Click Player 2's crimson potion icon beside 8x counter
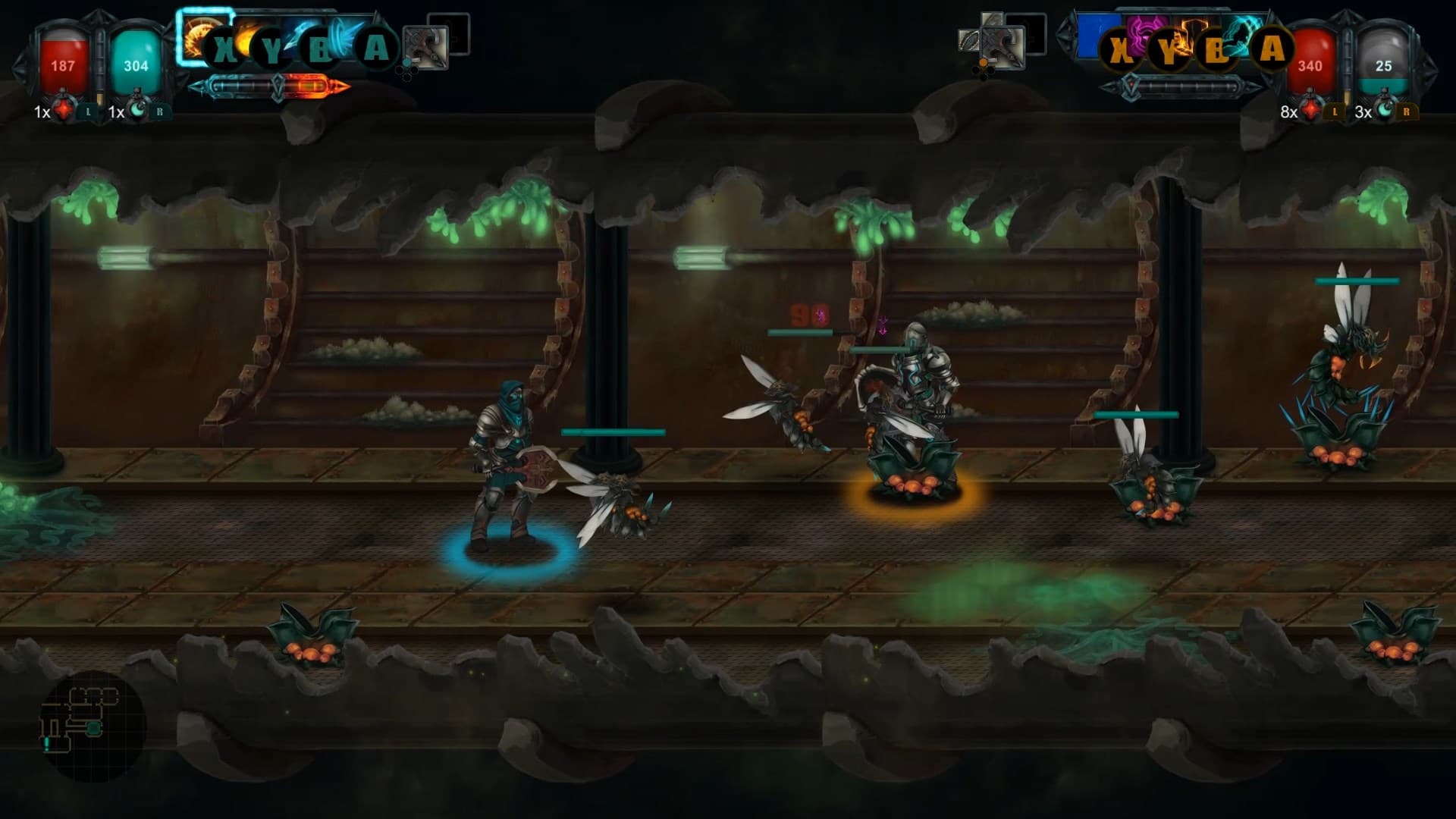 point(1310,109)
